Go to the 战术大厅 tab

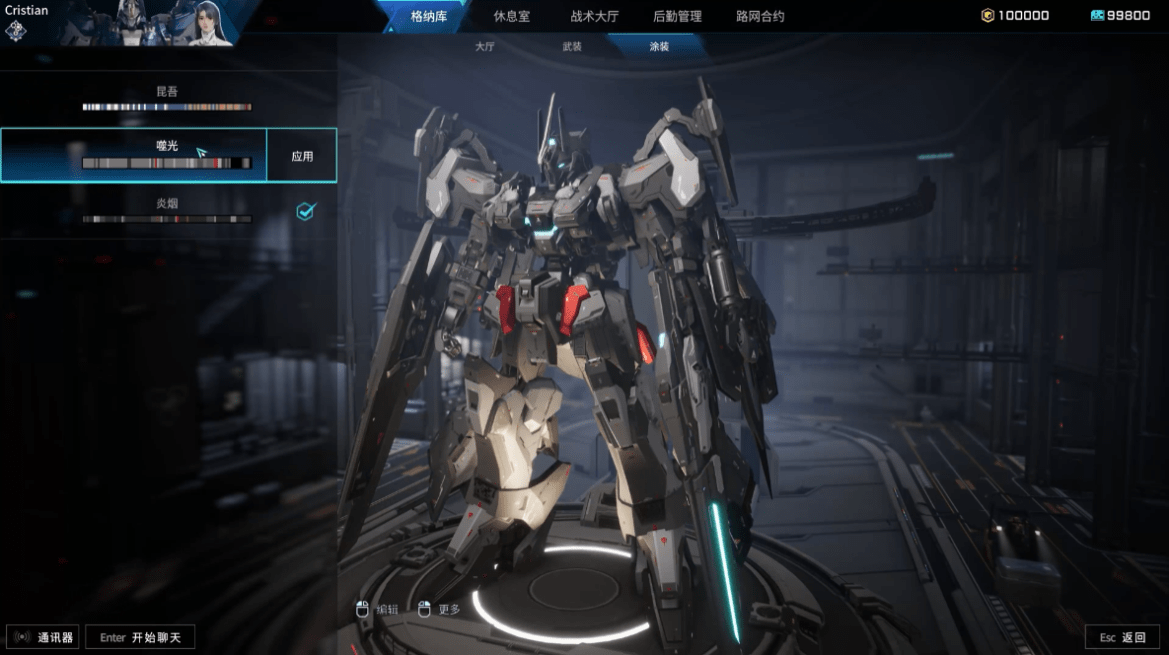594,16
